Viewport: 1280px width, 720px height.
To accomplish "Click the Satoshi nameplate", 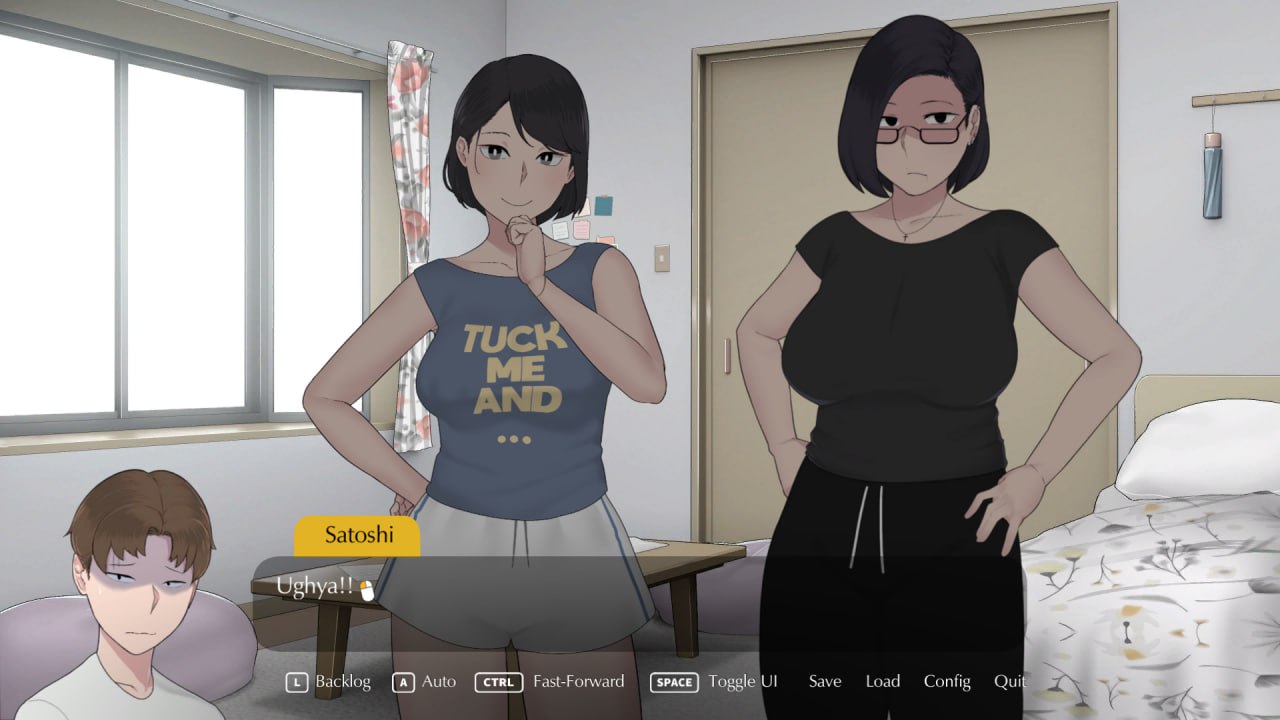I will (x=357, y=536).
